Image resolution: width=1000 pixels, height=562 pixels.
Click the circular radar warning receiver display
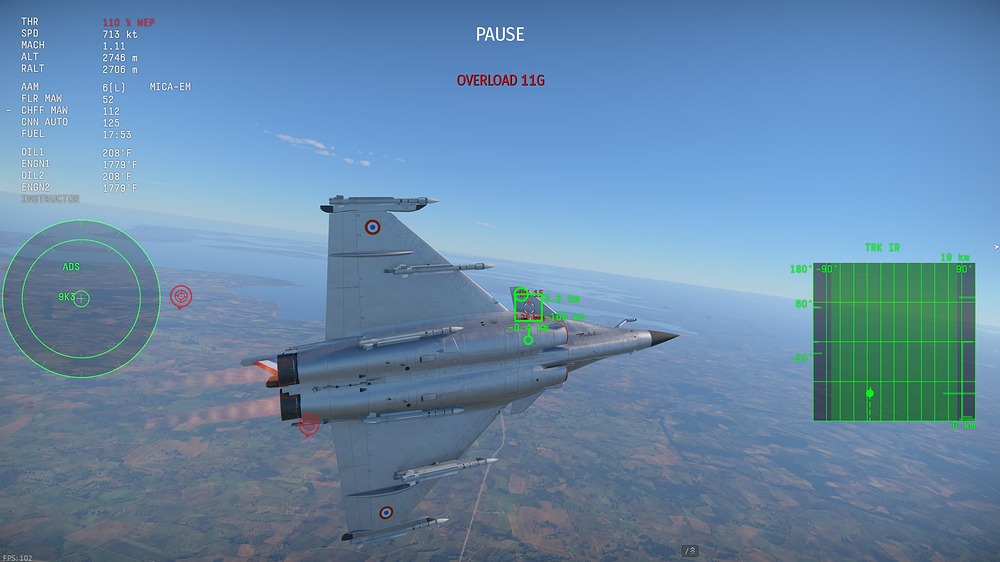81,298
